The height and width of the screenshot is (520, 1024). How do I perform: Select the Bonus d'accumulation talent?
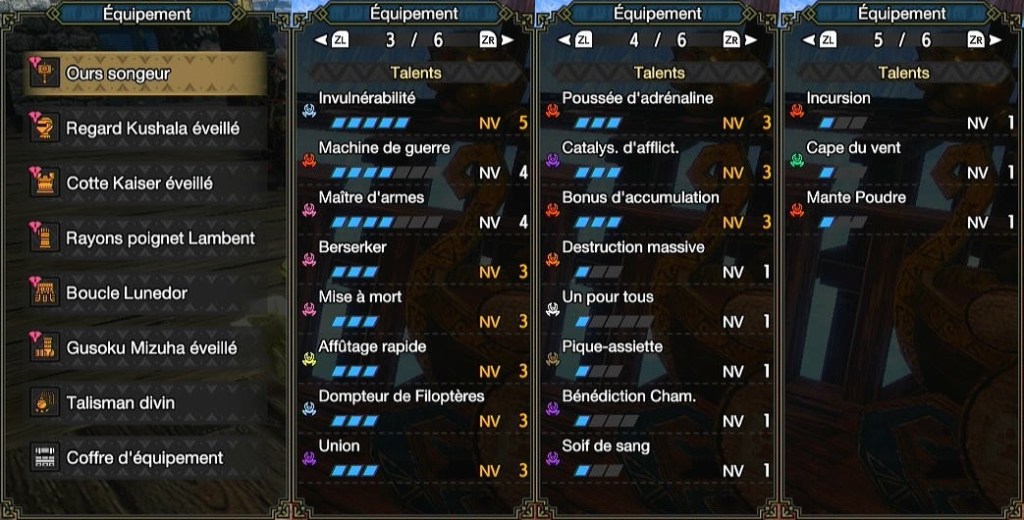(x=658, y=209)
